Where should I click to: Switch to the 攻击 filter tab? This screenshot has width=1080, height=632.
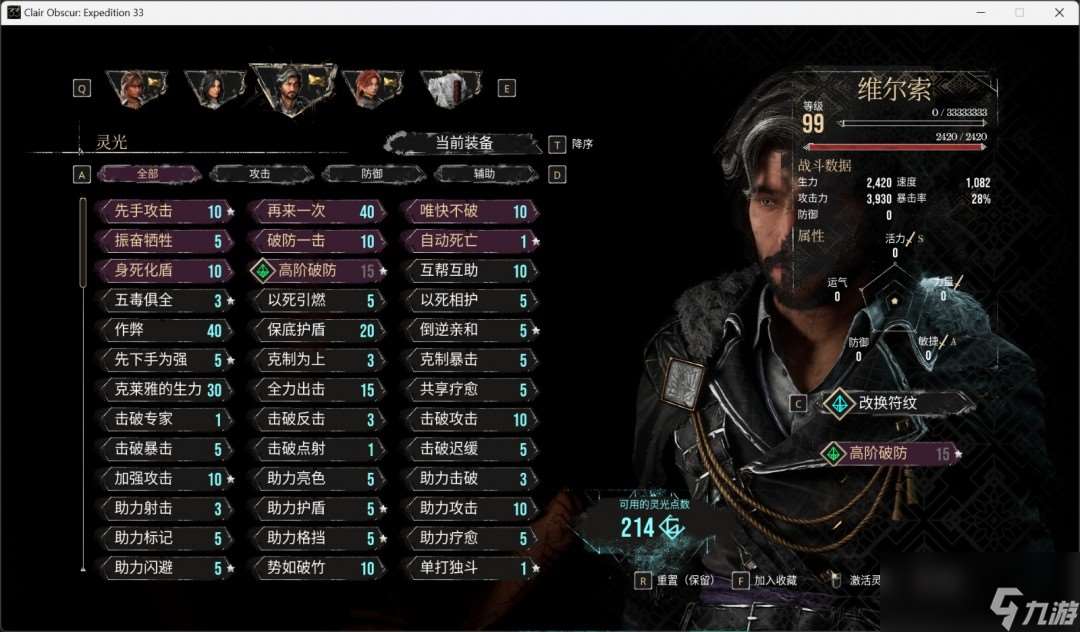click(x=261, y=173)
